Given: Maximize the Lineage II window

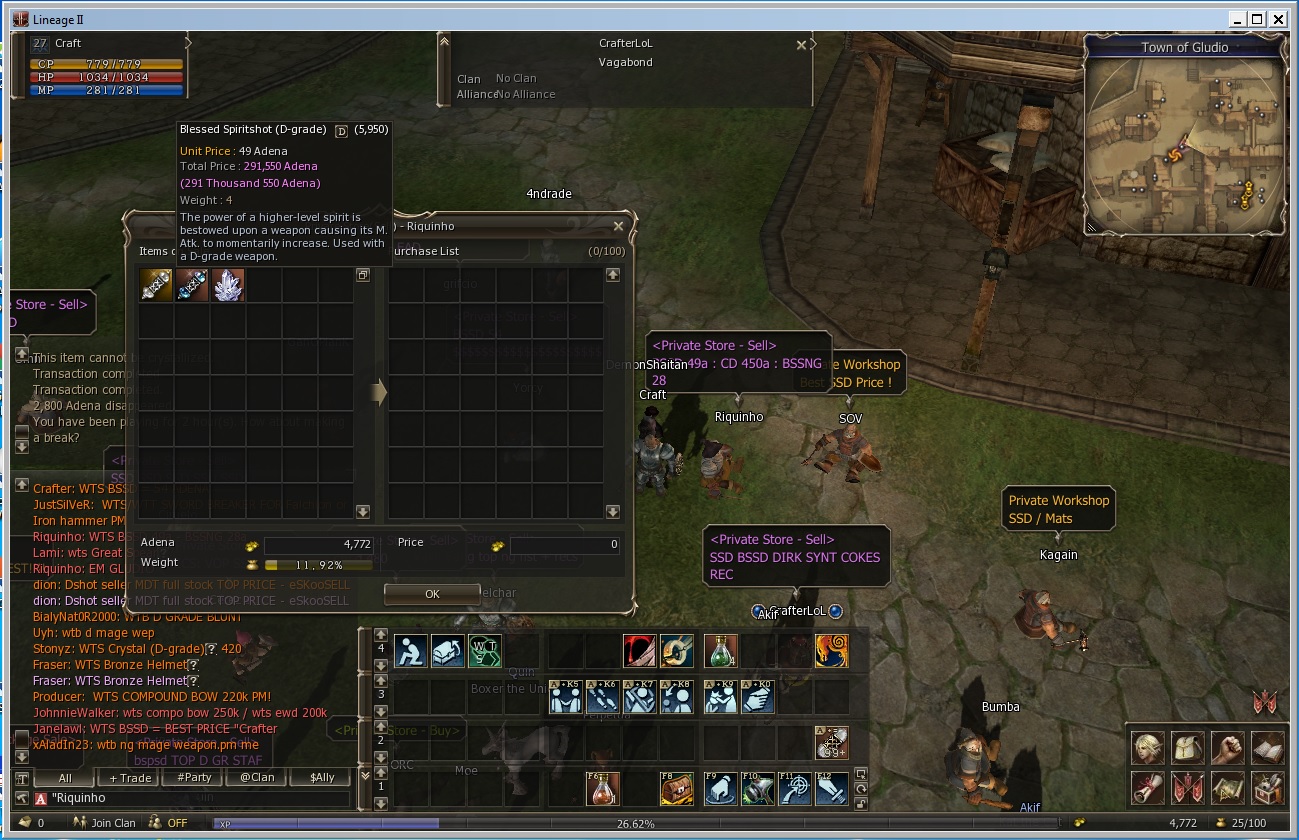Looking at the screenshot, I should pyautogui.click(x=1256, y=18).
